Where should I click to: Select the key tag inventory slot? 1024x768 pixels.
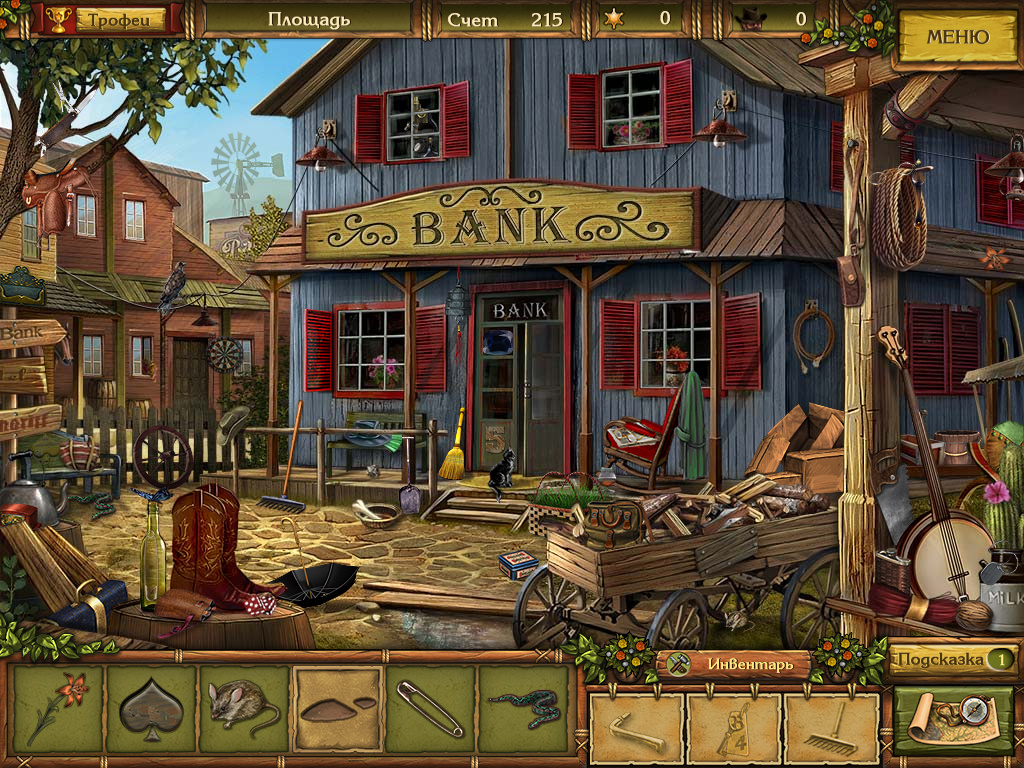pos(734,729)
